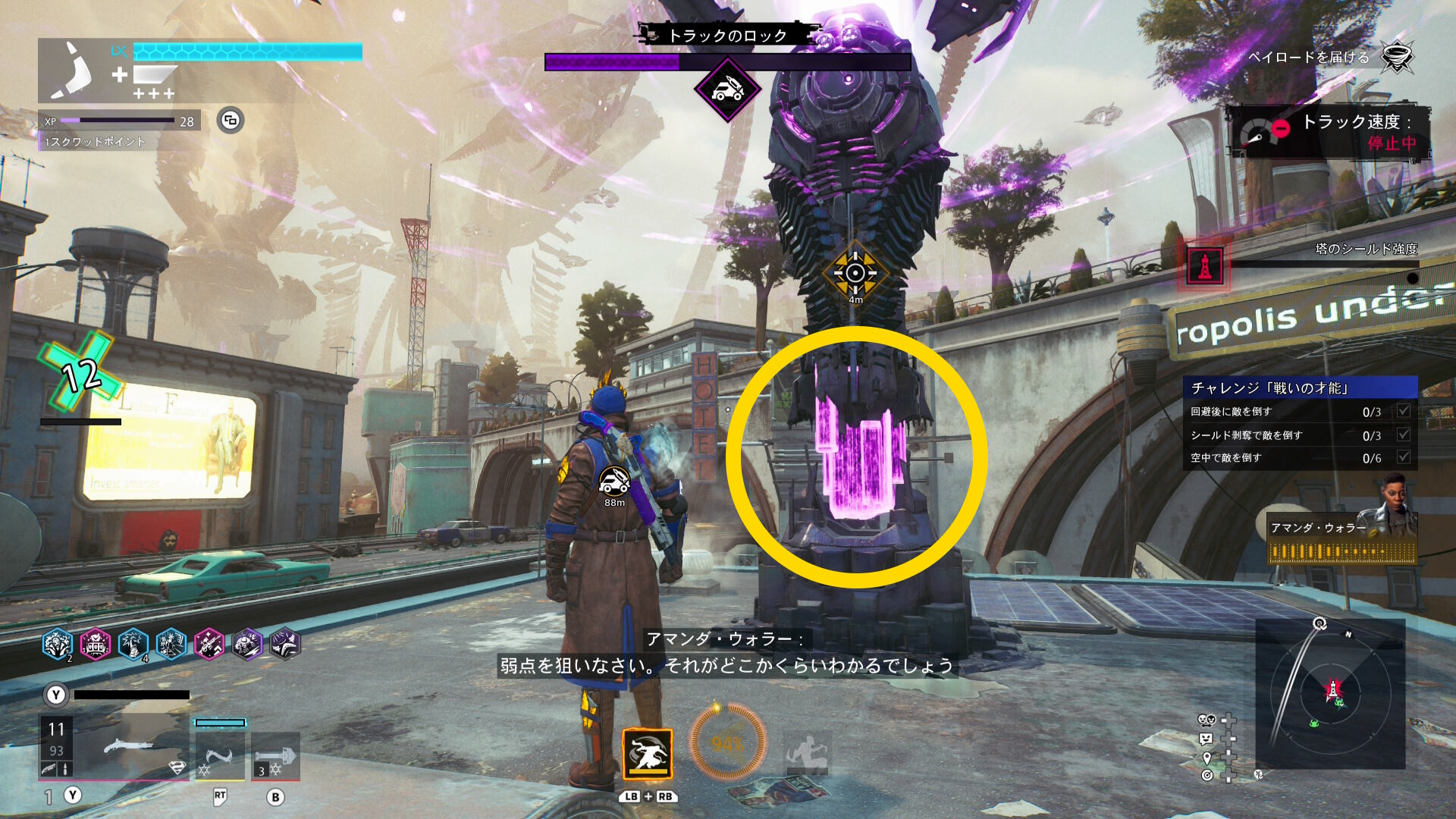Open the minimap

coord(1330,694)
